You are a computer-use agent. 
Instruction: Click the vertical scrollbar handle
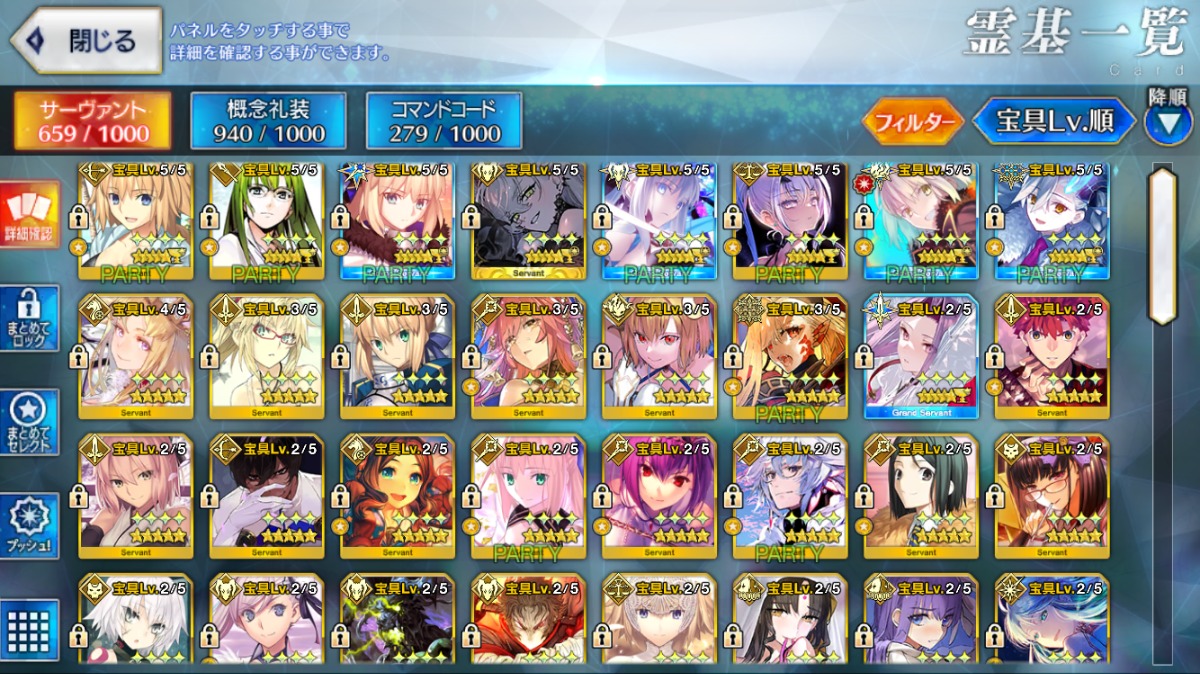[1163, 245]
